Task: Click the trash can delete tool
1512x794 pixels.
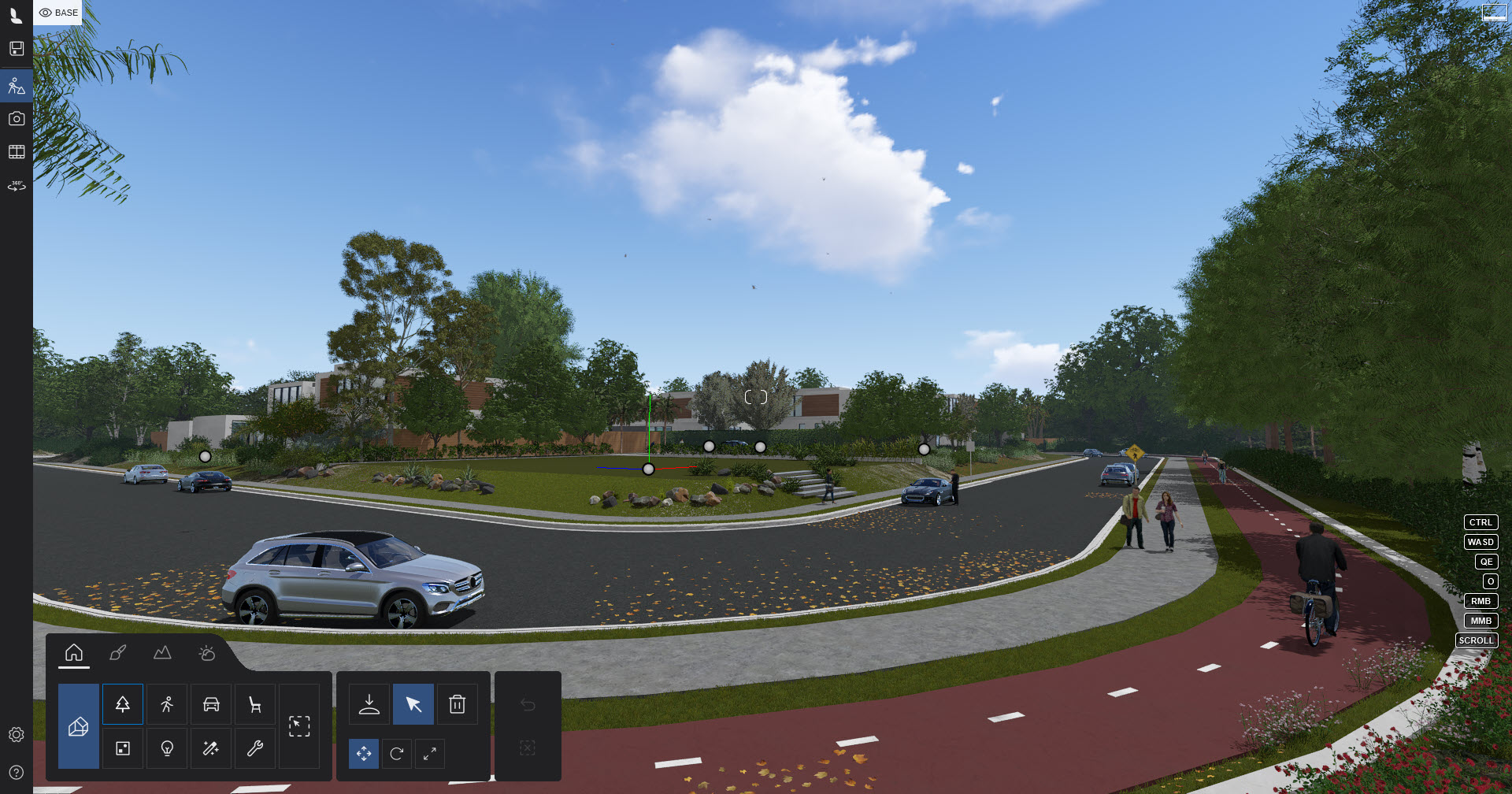Action: (x=458, y=704)
